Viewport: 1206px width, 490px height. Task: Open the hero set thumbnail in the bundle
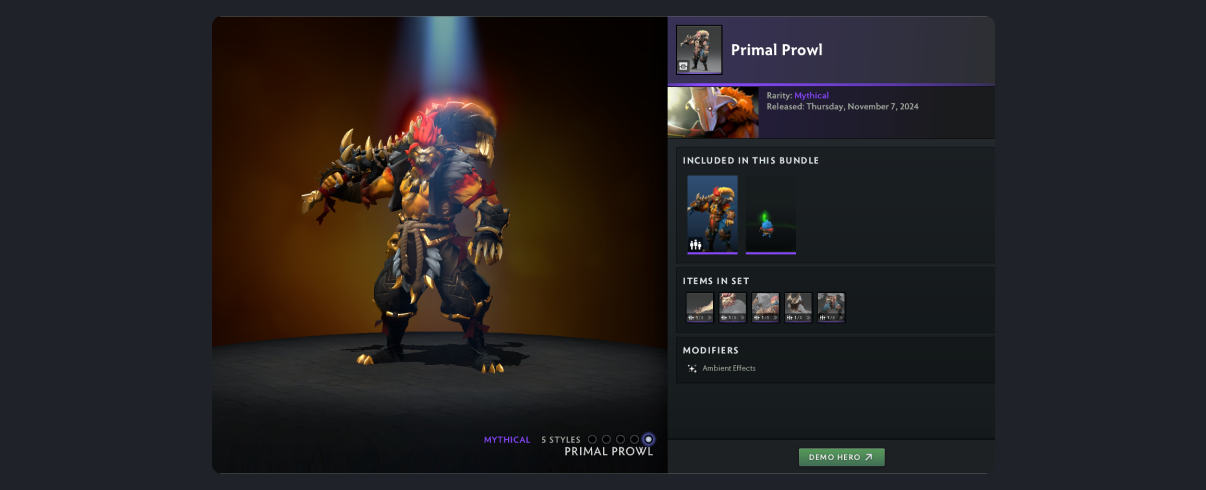[712, 214]
